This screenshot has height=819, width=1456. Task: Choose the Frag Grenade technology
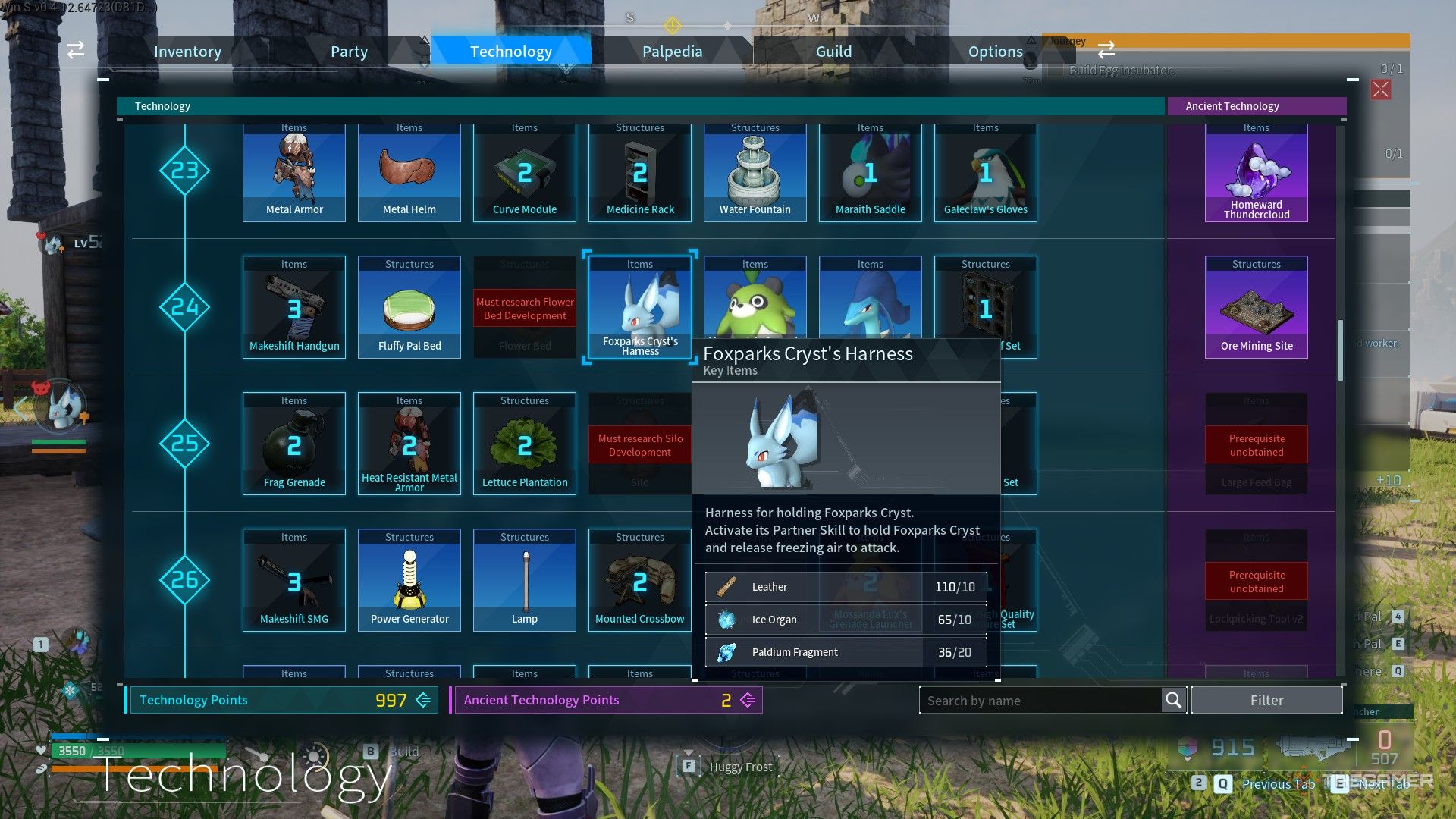[294, 444]
